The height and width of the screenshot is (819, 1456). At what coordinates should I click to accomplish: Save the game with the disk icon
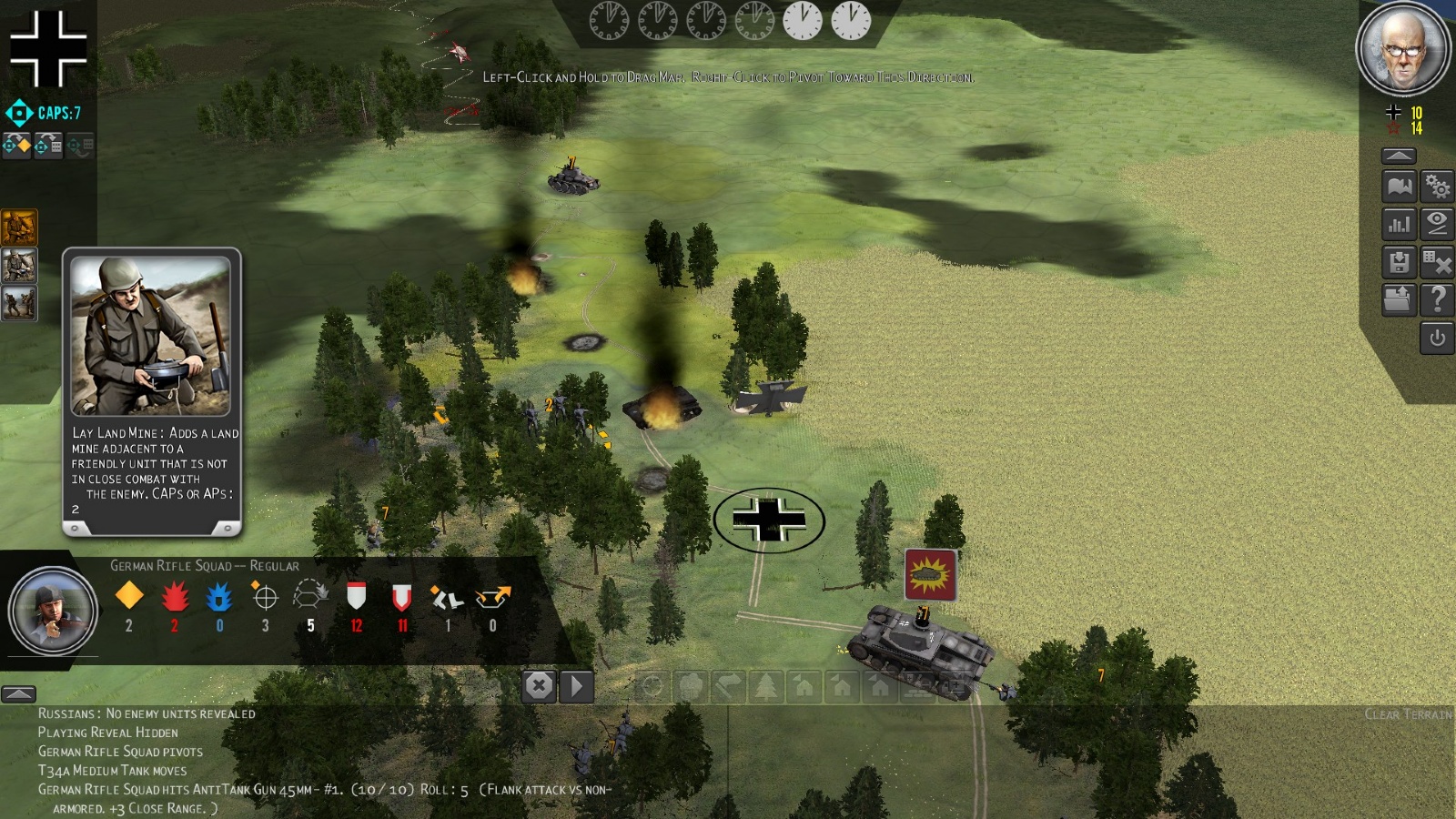coord(1399,262)
